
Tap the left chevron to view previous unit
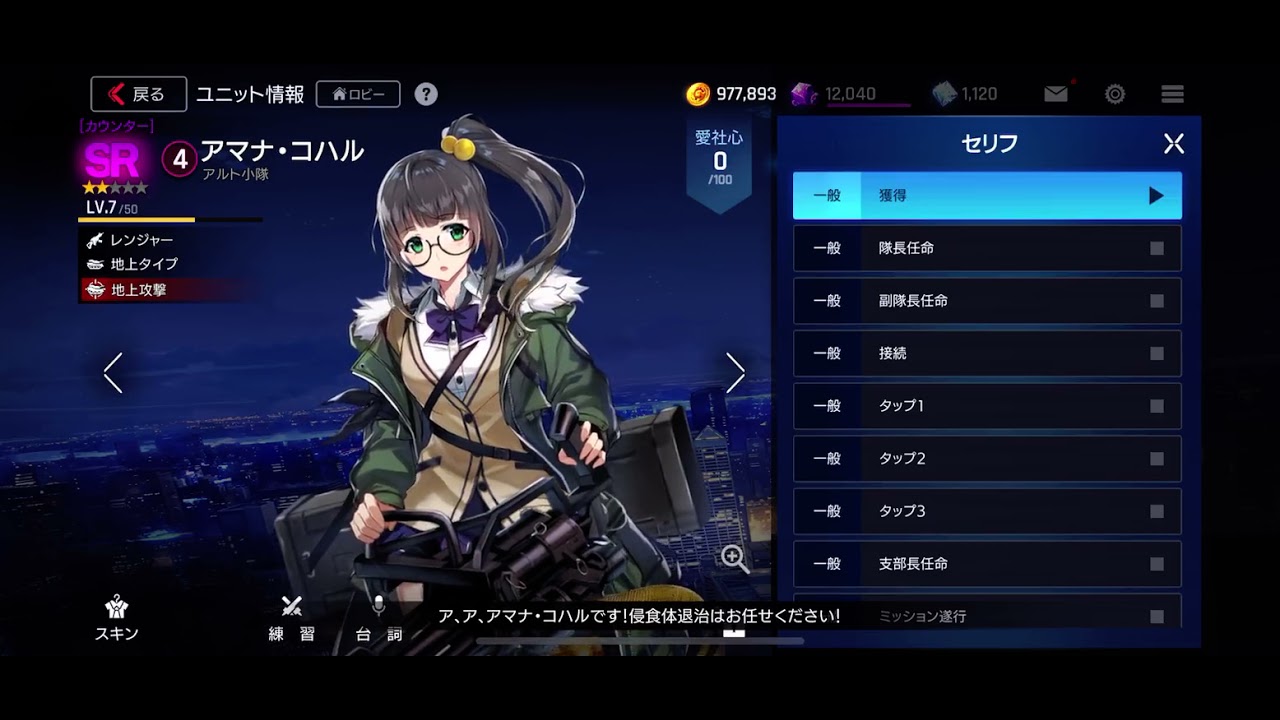[x=112, y=372]
